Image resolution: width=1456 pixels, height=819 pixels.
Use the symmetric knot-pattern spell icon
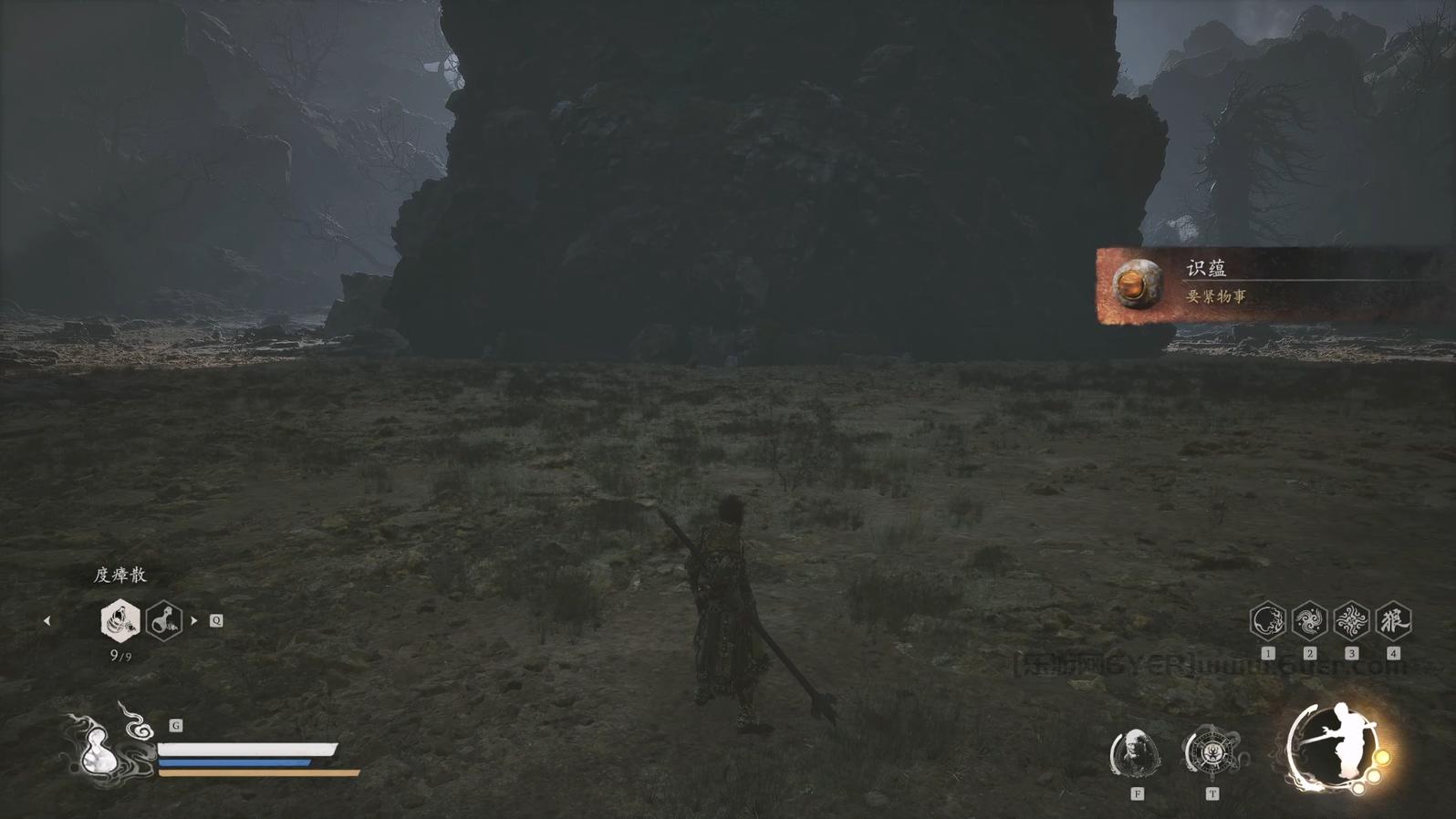1351,621
